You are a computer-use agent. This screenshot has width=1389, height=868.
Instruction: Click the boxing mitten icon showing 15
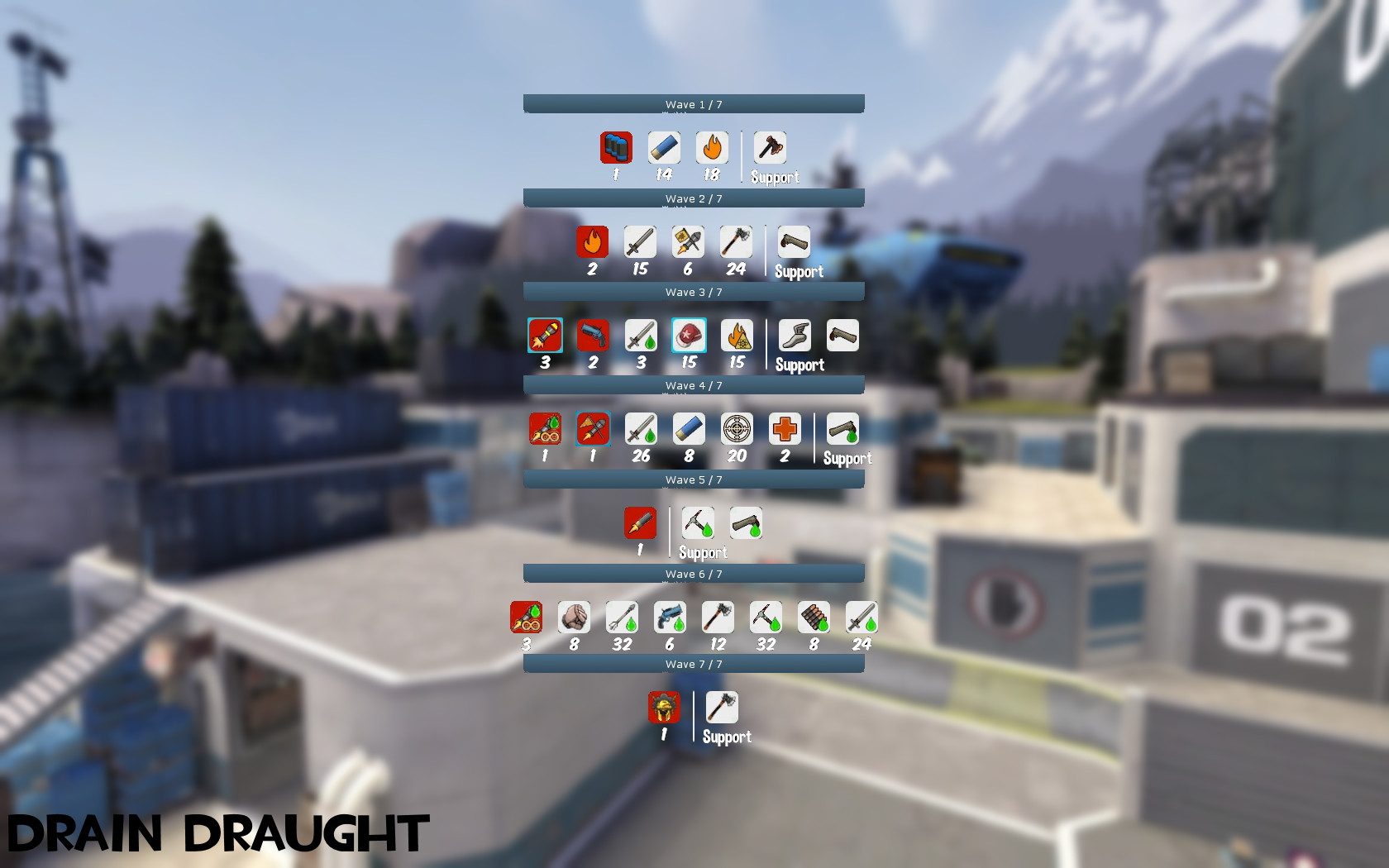click(688, 336)
